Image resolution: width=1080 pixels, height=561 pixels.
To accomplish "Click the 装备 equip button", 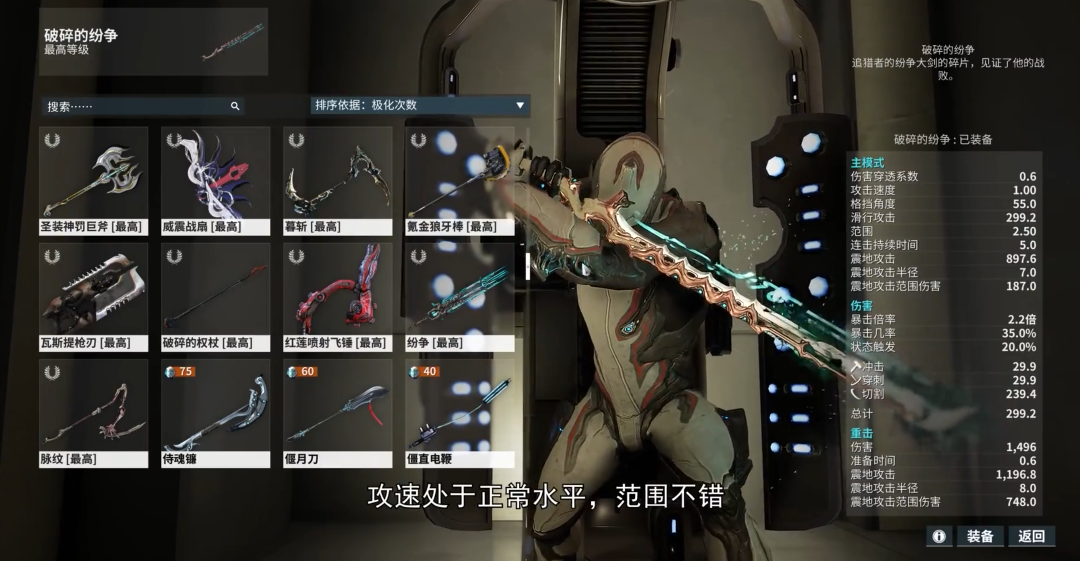I will coord(979,536).
